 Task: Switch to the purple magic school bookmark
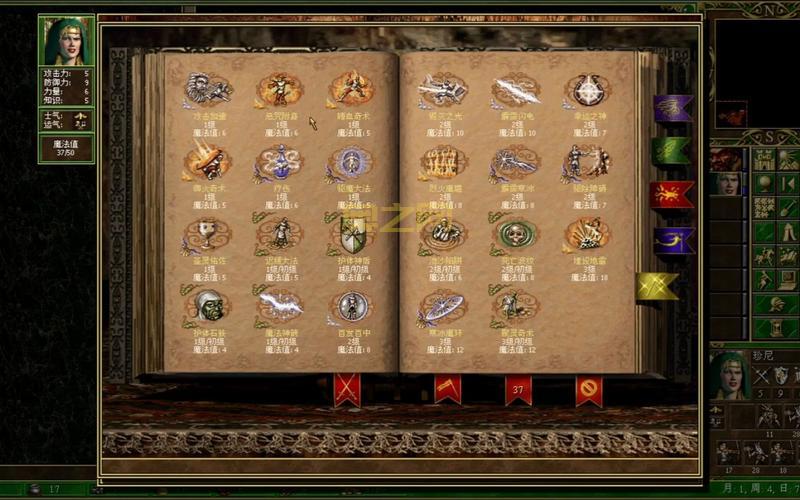pyautogui.click(x=672, y=108)
